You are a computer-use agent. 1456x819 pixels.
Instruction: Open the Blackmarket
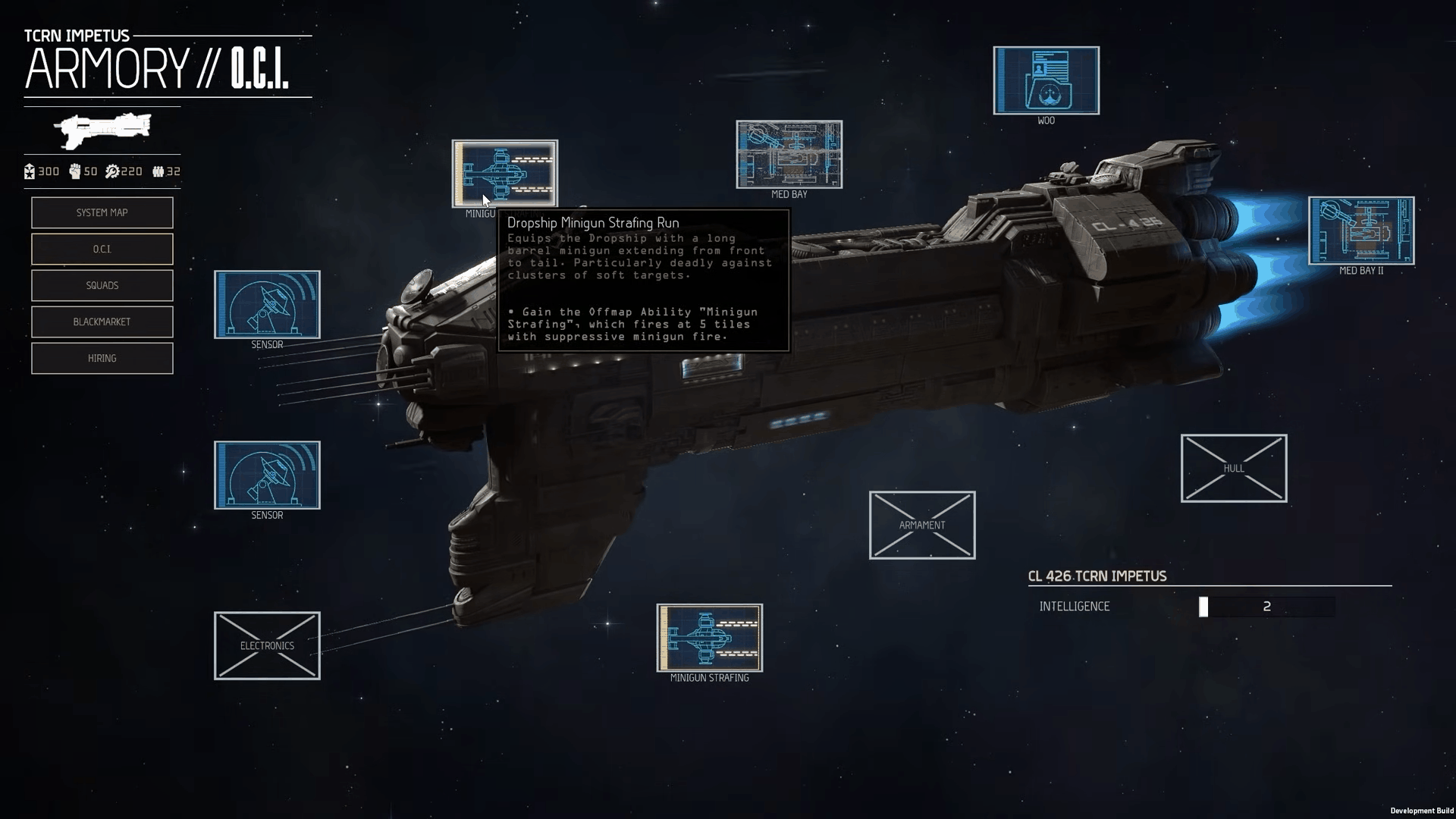click(102, 322)
